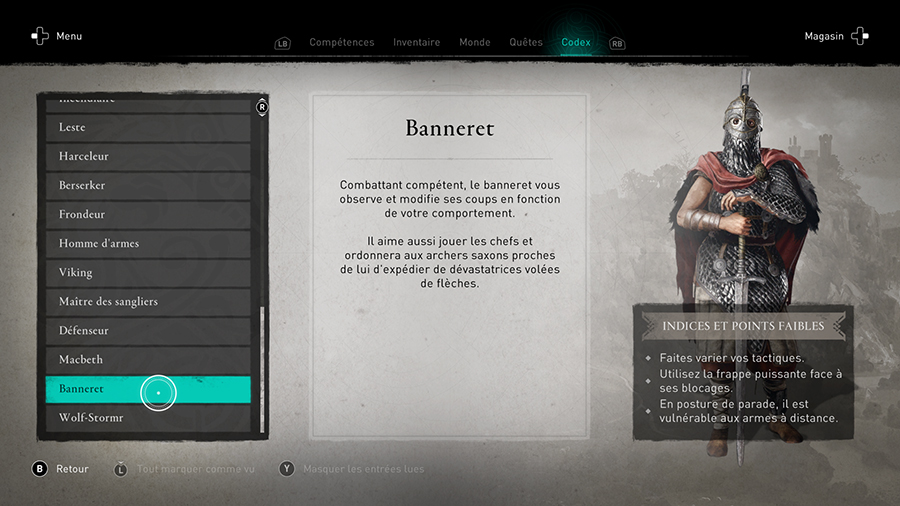
Task: Show the Homme d'armes entry
Action: [148, 244]
